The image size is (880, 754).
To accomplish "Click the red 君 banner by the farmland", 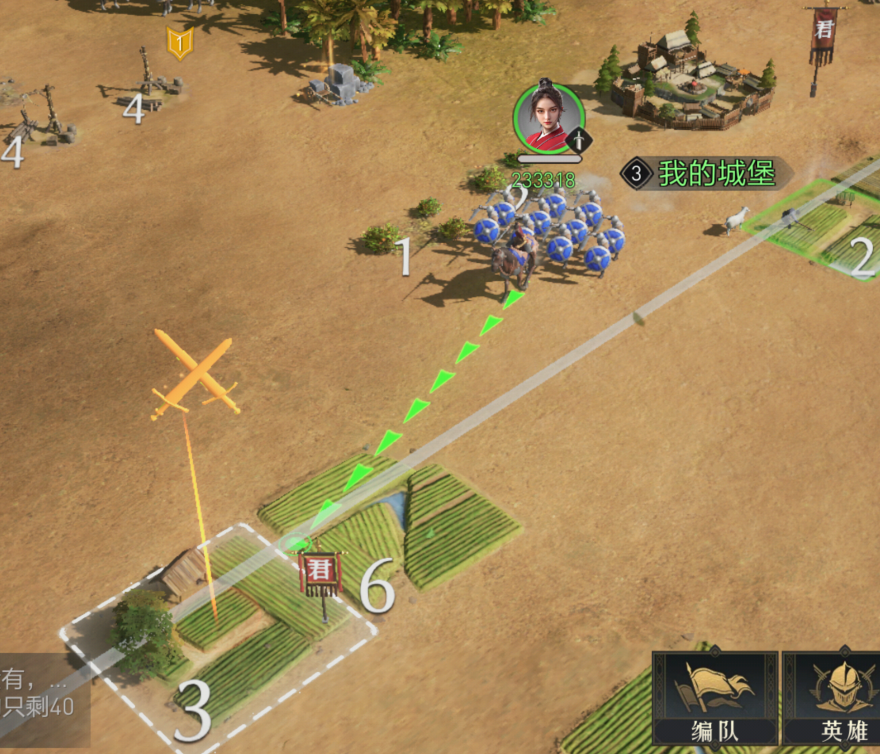I will (321, 573).
